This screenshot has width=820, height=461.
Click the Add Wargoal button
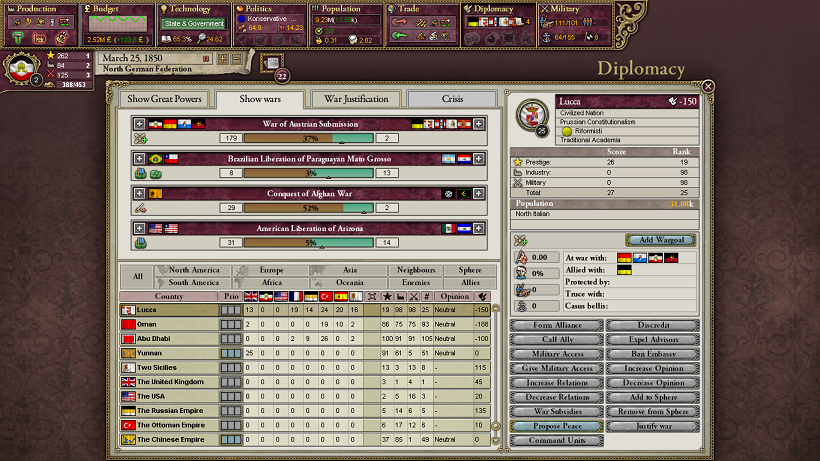[661, 240]
